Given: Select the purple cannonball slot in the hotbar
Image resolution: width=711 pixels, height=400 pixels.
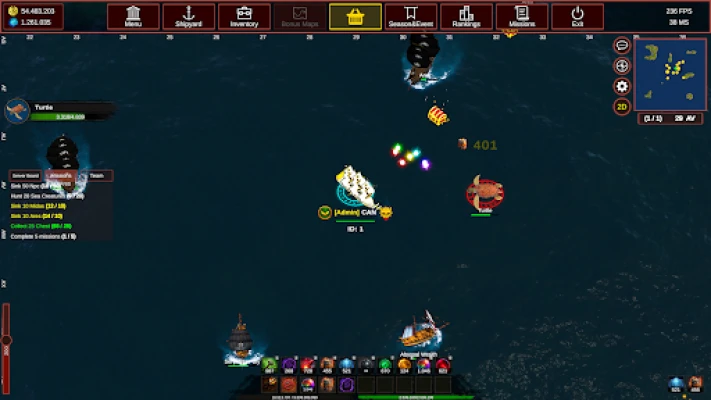Looking at the screenshot, I should [x=289, y=365].
